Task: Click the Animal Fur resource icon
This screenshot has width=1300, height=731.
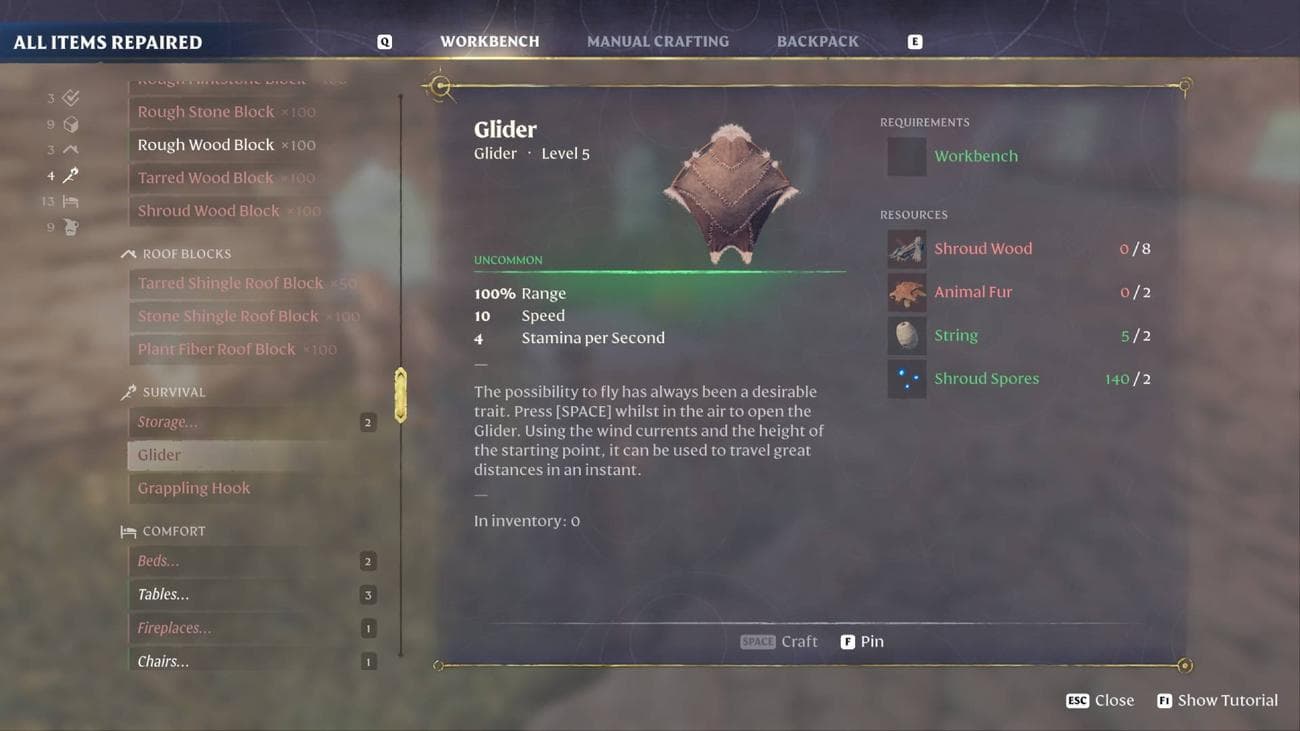Action: coord(906,291)
